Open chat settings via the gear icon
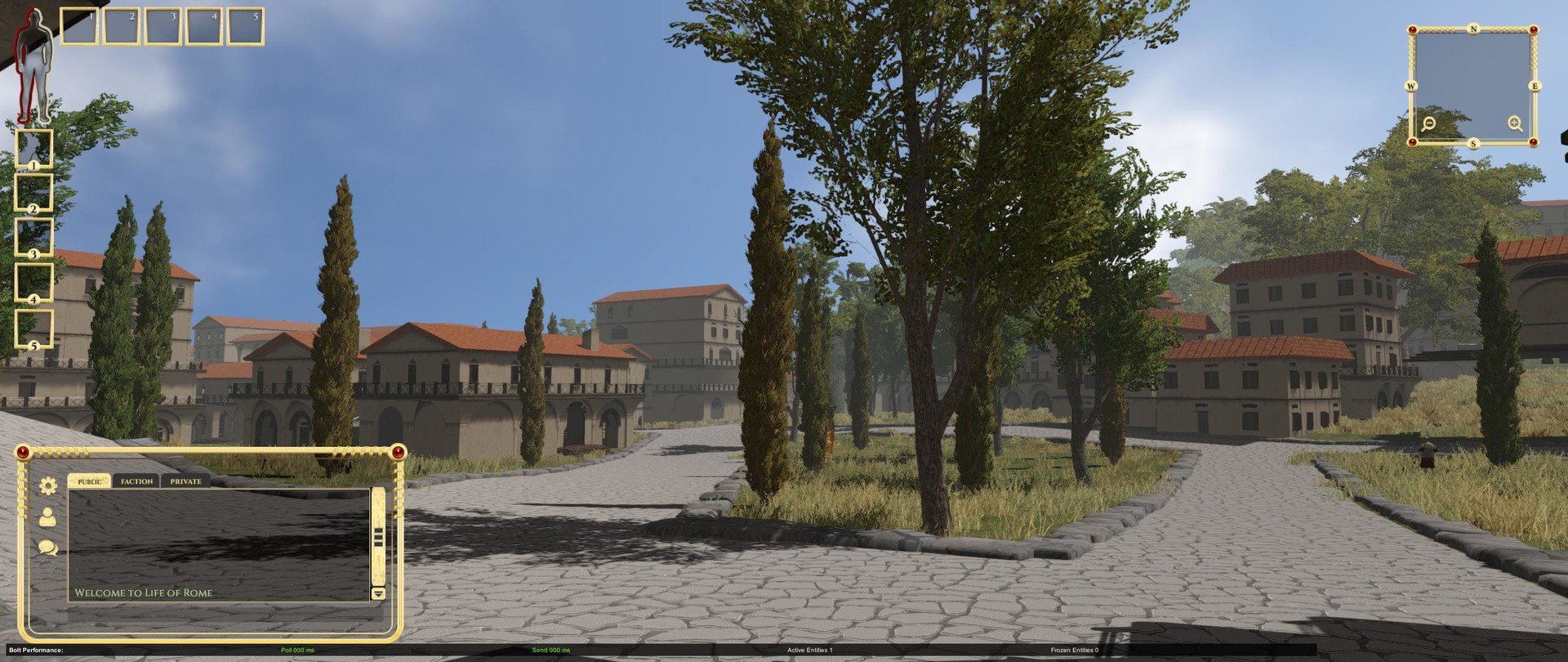1568x662 pixels. click(x=47, y=485)
